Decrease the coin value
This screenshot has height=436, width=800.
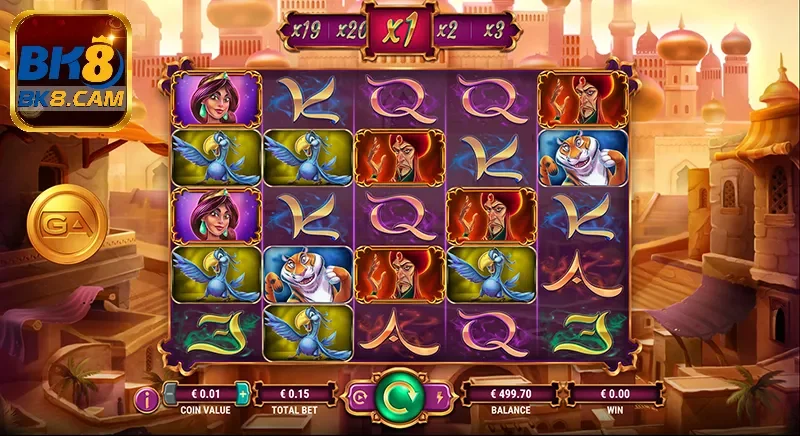(170, 393)
